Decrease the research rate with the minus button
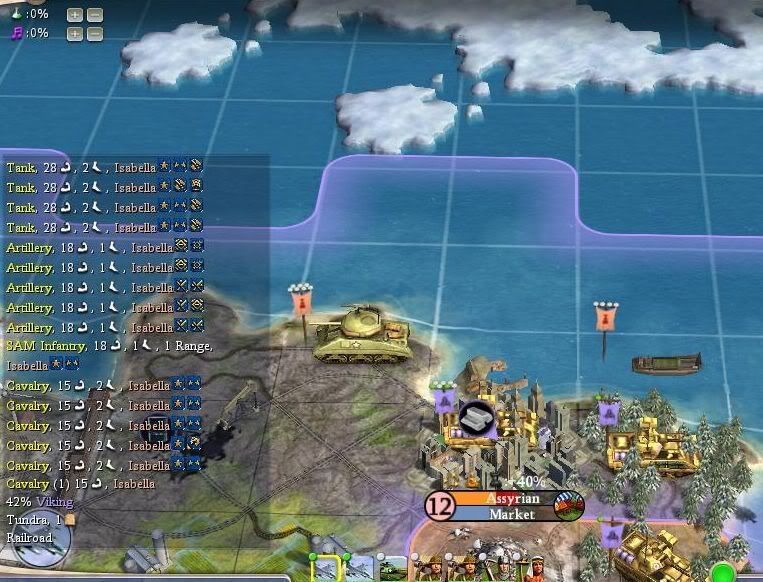Screen dimensions: 763x582 tap(94, 15)
